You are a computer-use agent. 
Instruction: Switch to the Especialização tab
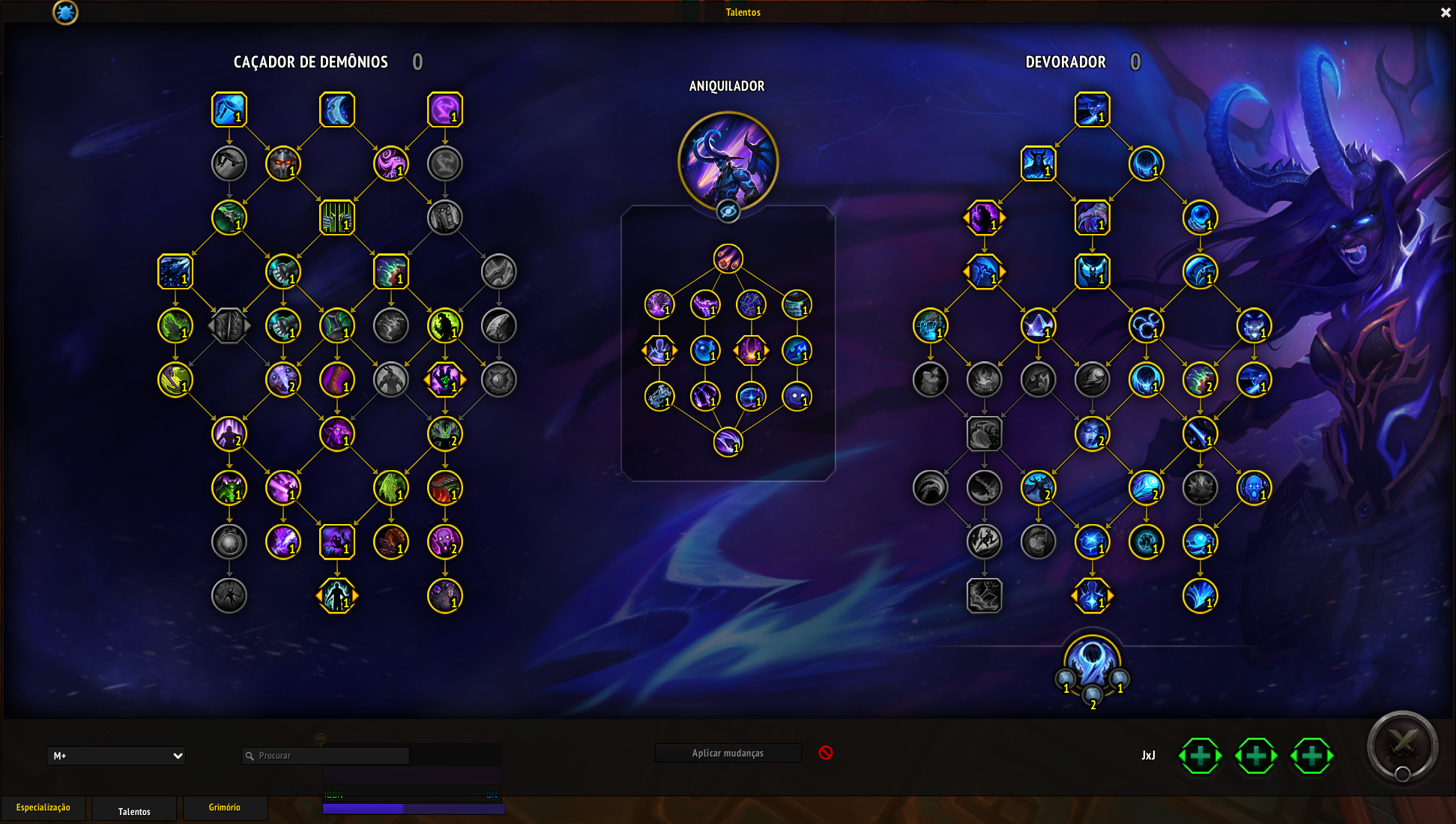(43, 808)
